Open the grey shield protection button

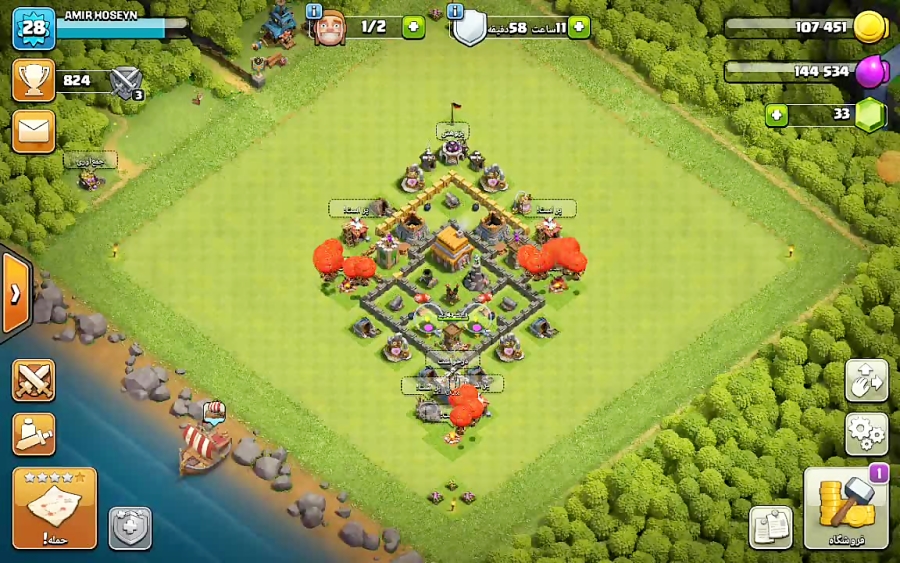click(130, 528)
